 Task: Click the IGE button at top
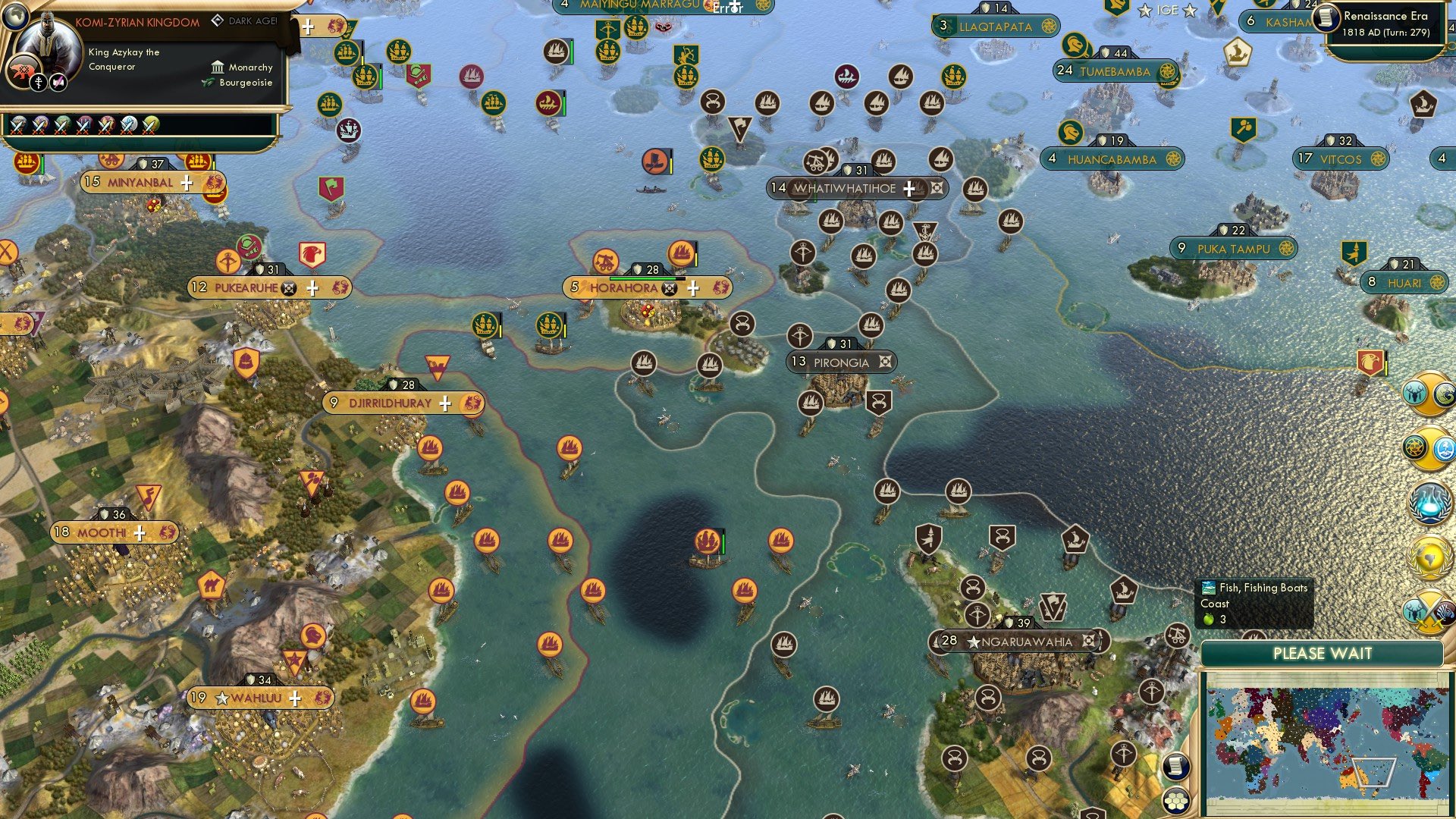click(1167, 11)
